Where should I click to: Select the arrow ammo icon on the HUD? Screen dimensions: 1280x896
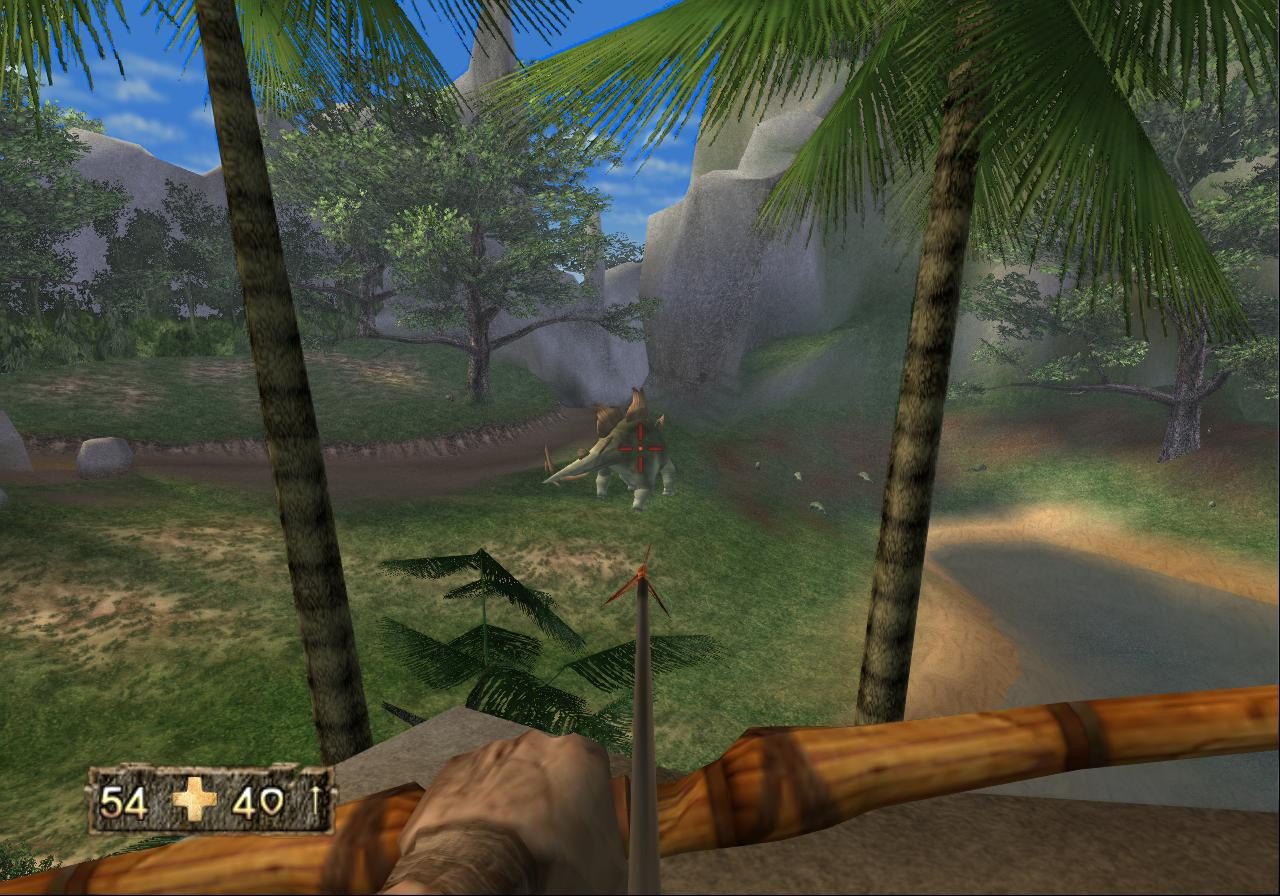pos(312,802)
